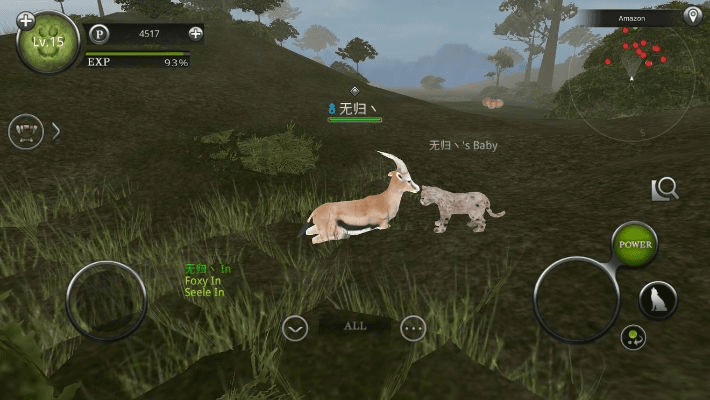Screen dimensions: 710x400
Task: Open the chat options ellipsis button
Action: click(413, 327)
